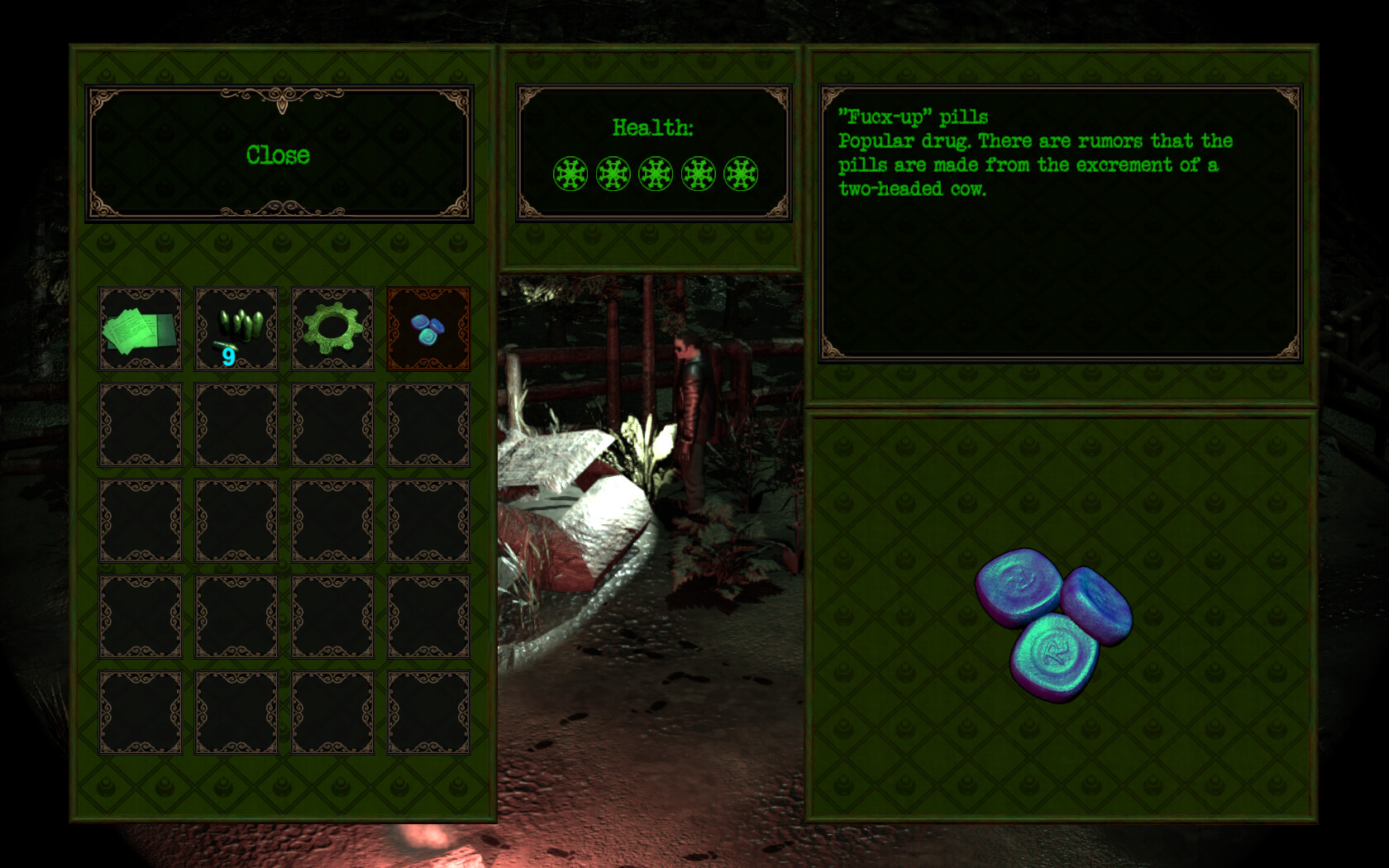Click the Health: panel header
The height and width of the screenshot is (868, 1389).
(653, 128)
